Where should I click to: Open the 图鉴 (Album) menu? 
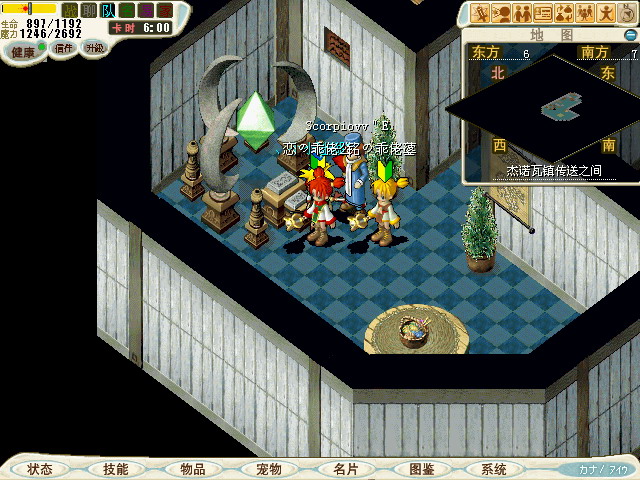coord(421,469)
